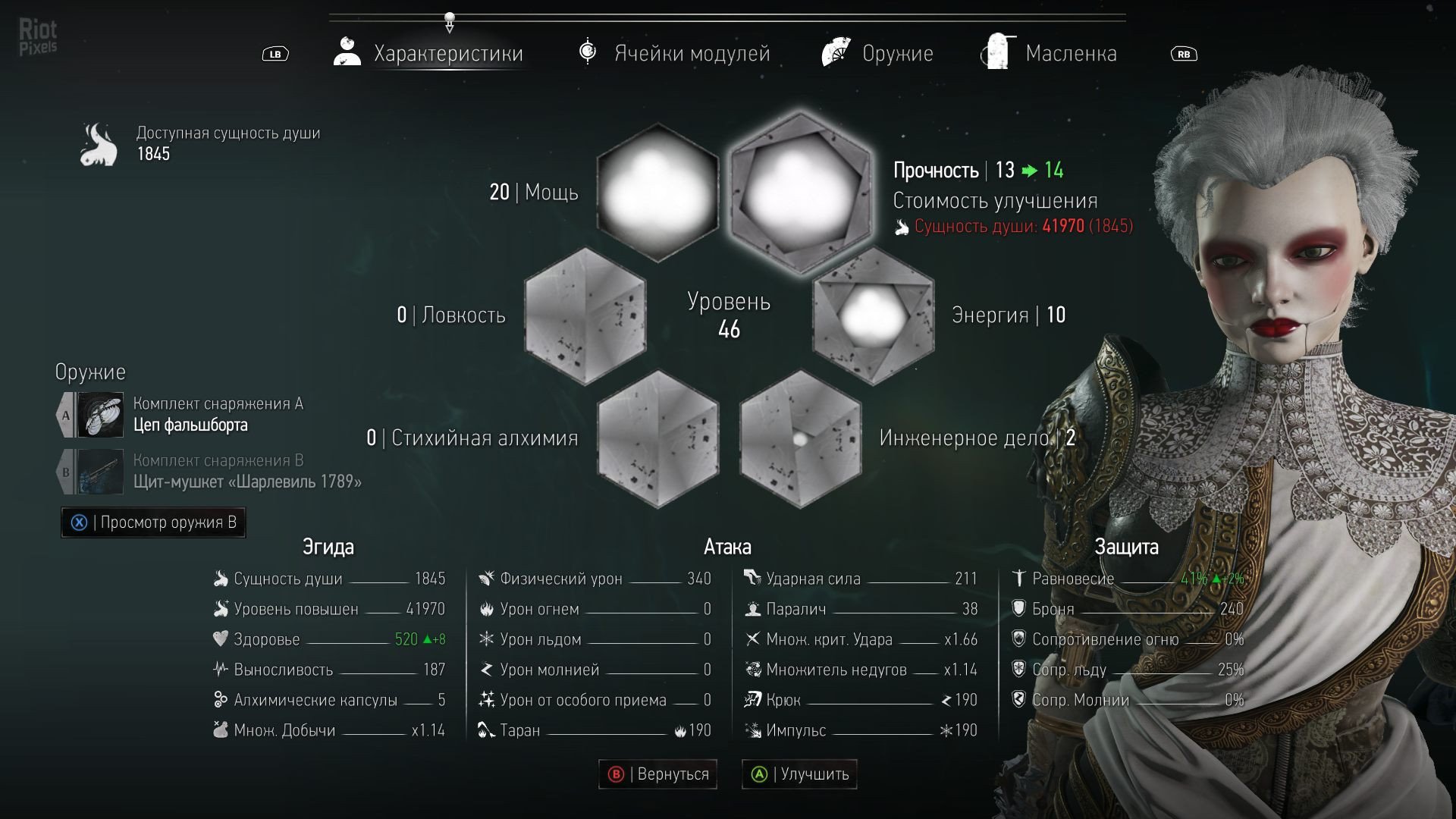
Task: Select the Мощь attribute hexagon
Action: 657,192
